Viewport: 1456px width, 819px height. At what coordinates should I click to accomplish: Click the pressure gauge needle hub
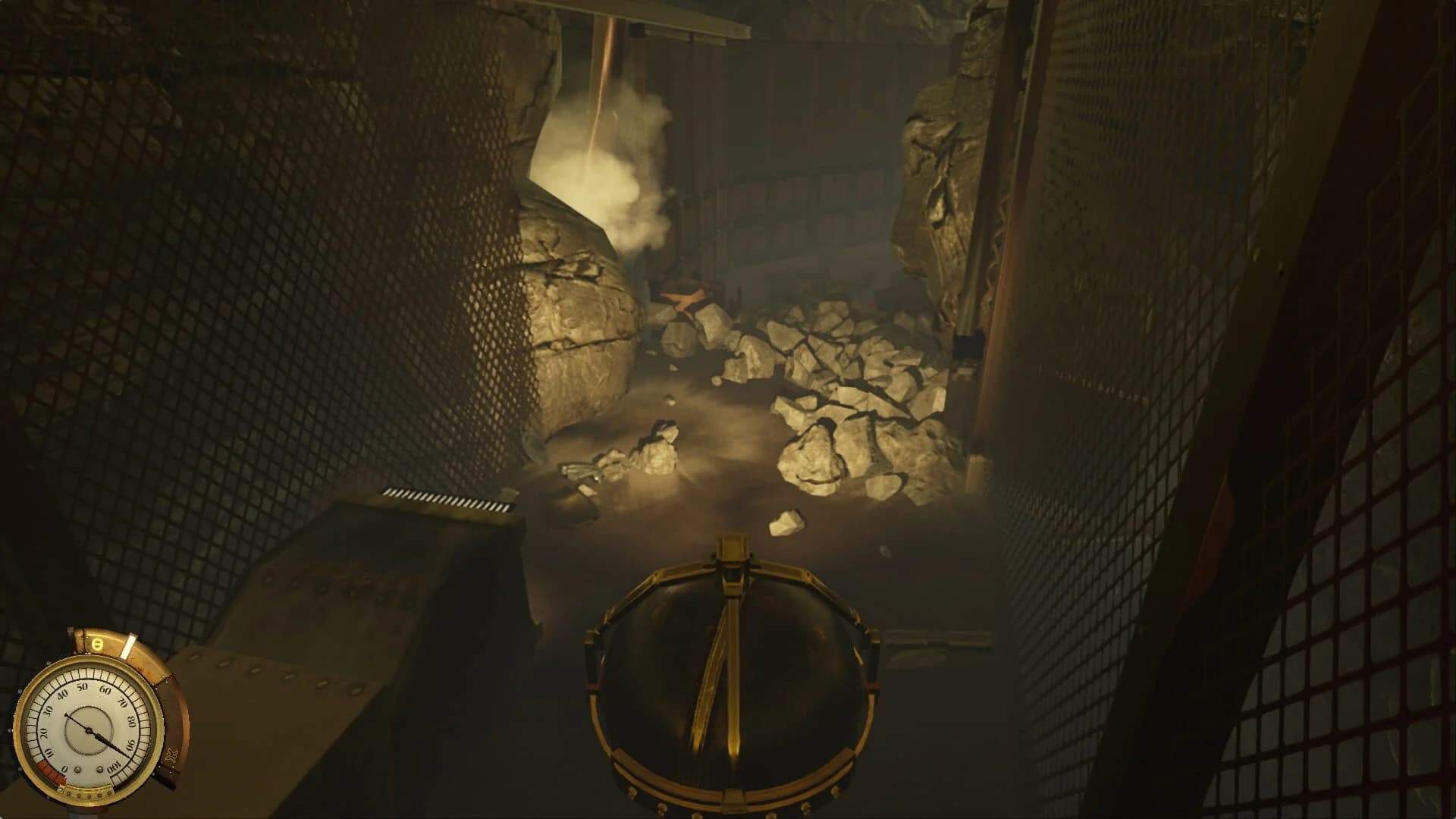coord(89,730)
